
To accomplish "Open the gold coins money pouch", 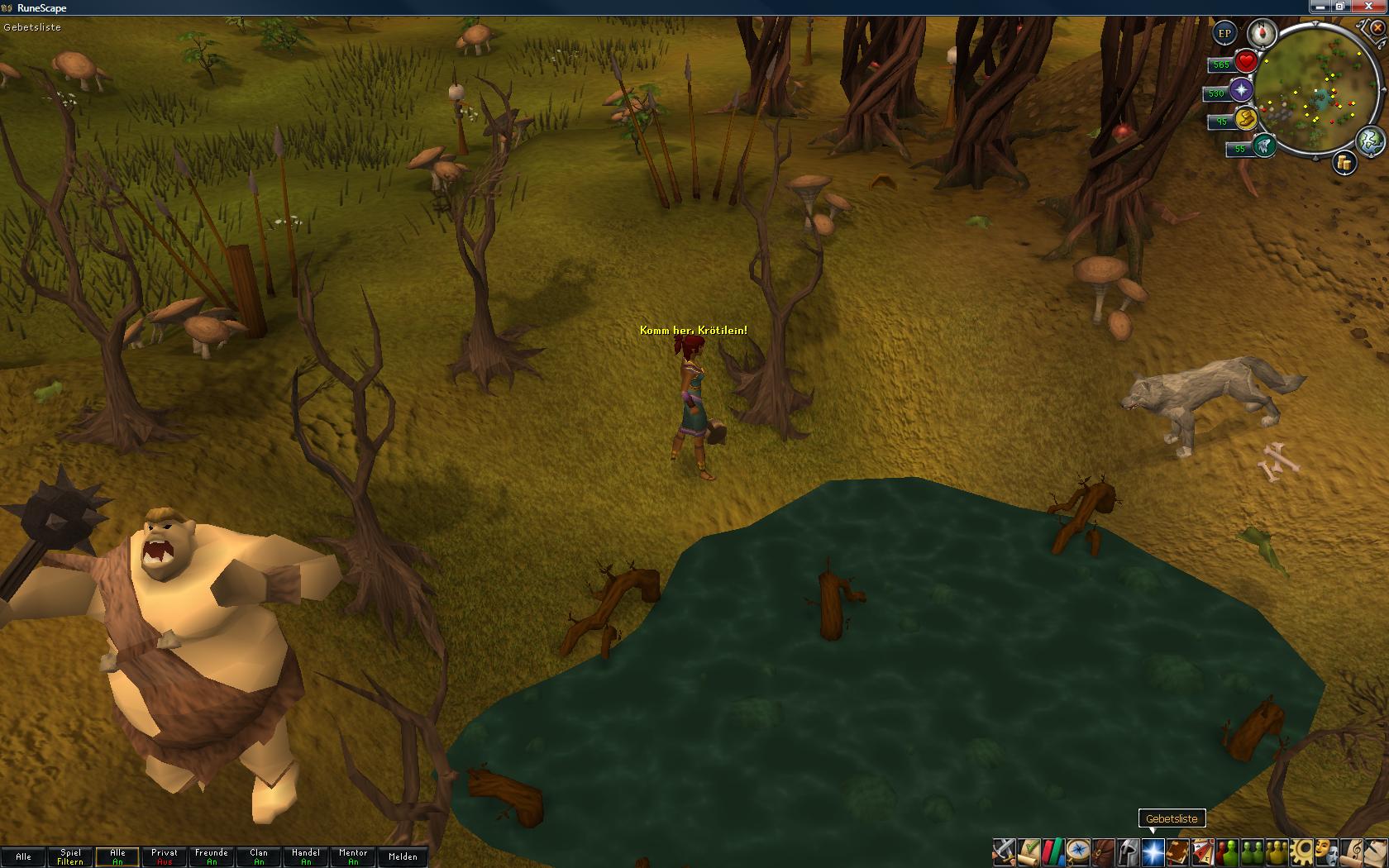I will pos(1344,164).
